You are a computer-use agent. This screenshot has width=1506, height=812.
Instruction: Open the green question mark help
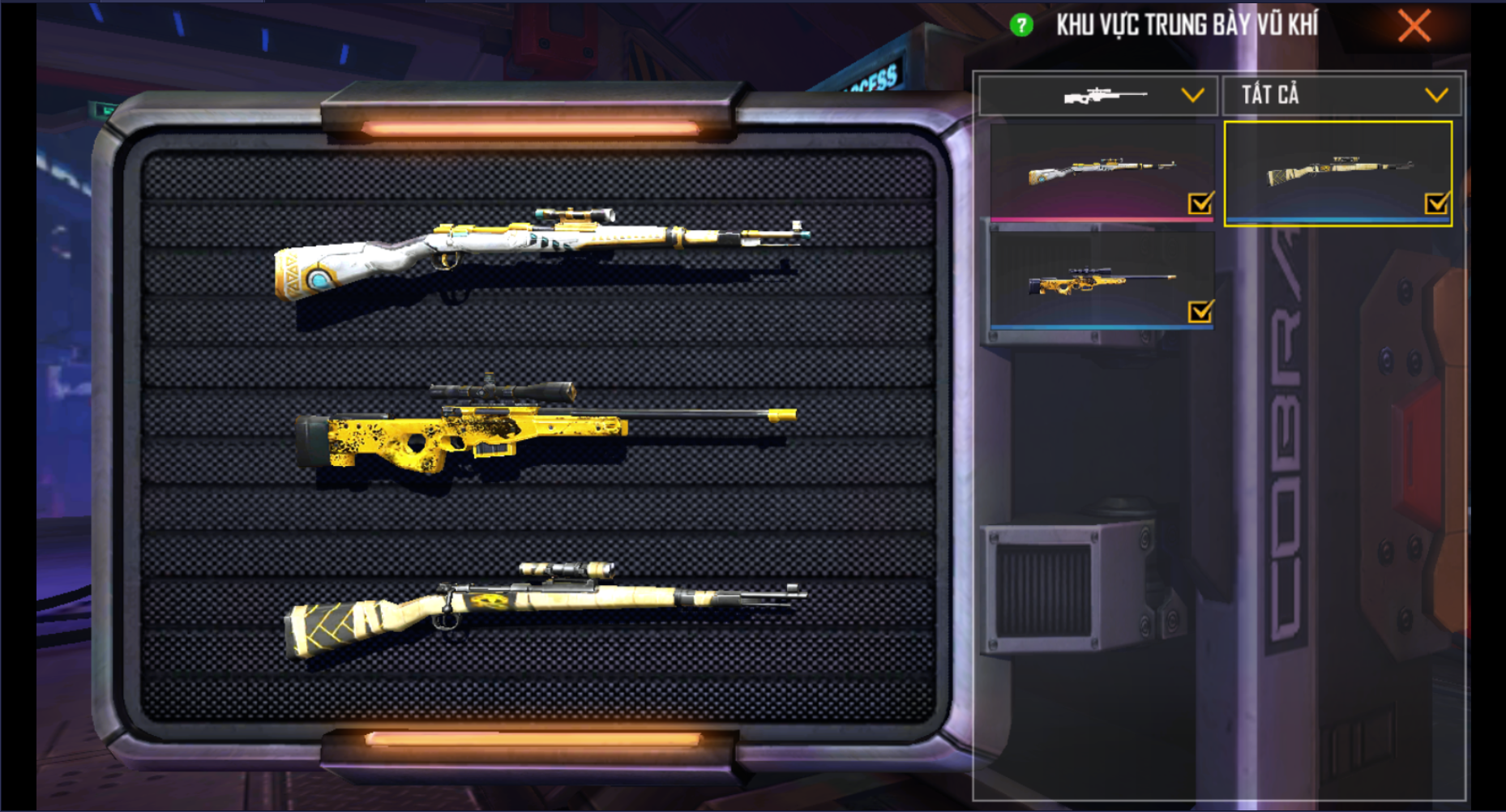click(1021, 26)
